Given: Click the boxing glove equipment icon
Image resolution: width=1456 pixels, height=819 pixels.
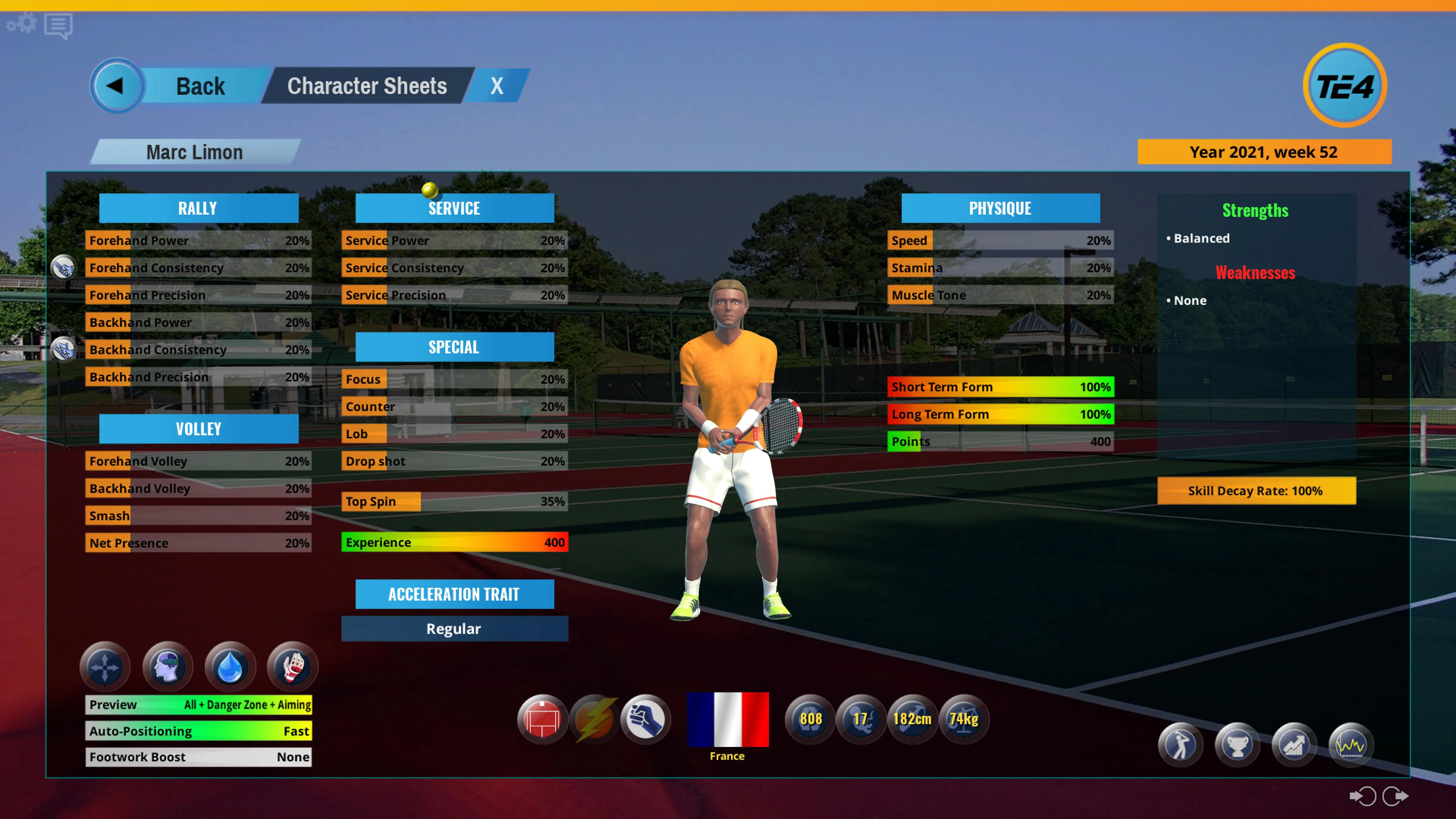Looking at the screenshot, I should (x=292, y=667).
